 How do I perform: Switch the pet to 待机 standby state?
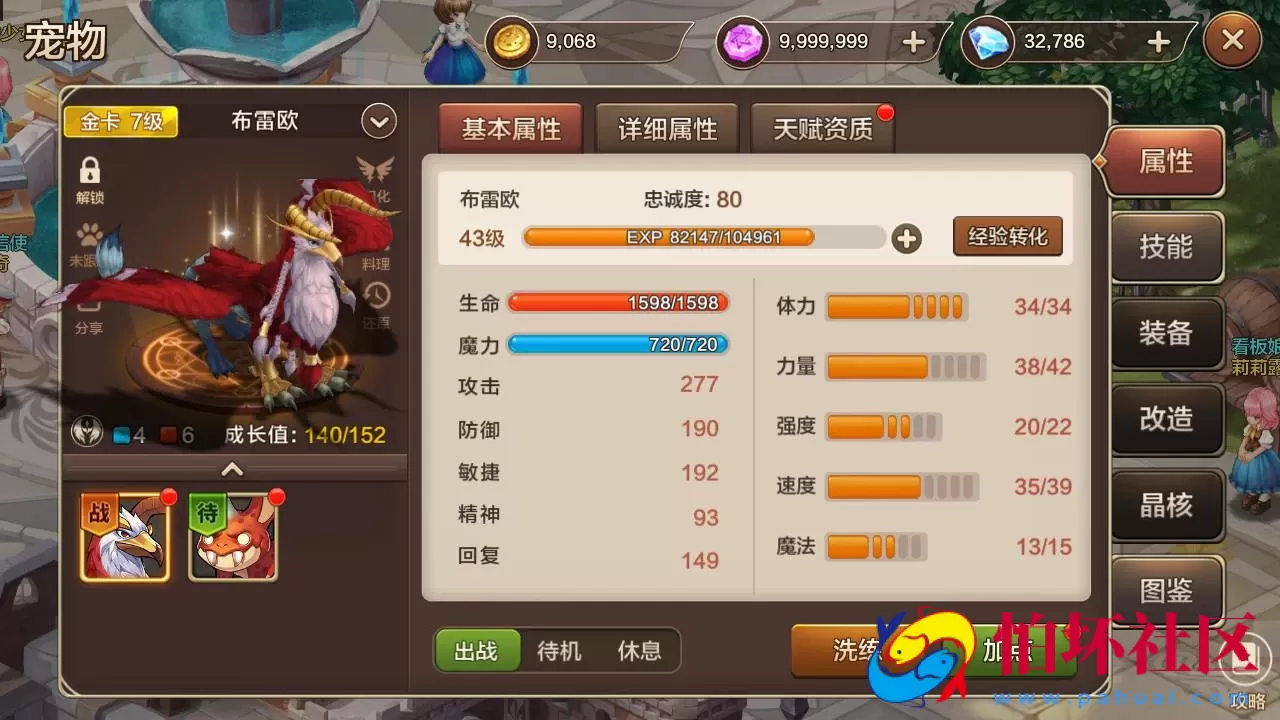pos(560,651)
